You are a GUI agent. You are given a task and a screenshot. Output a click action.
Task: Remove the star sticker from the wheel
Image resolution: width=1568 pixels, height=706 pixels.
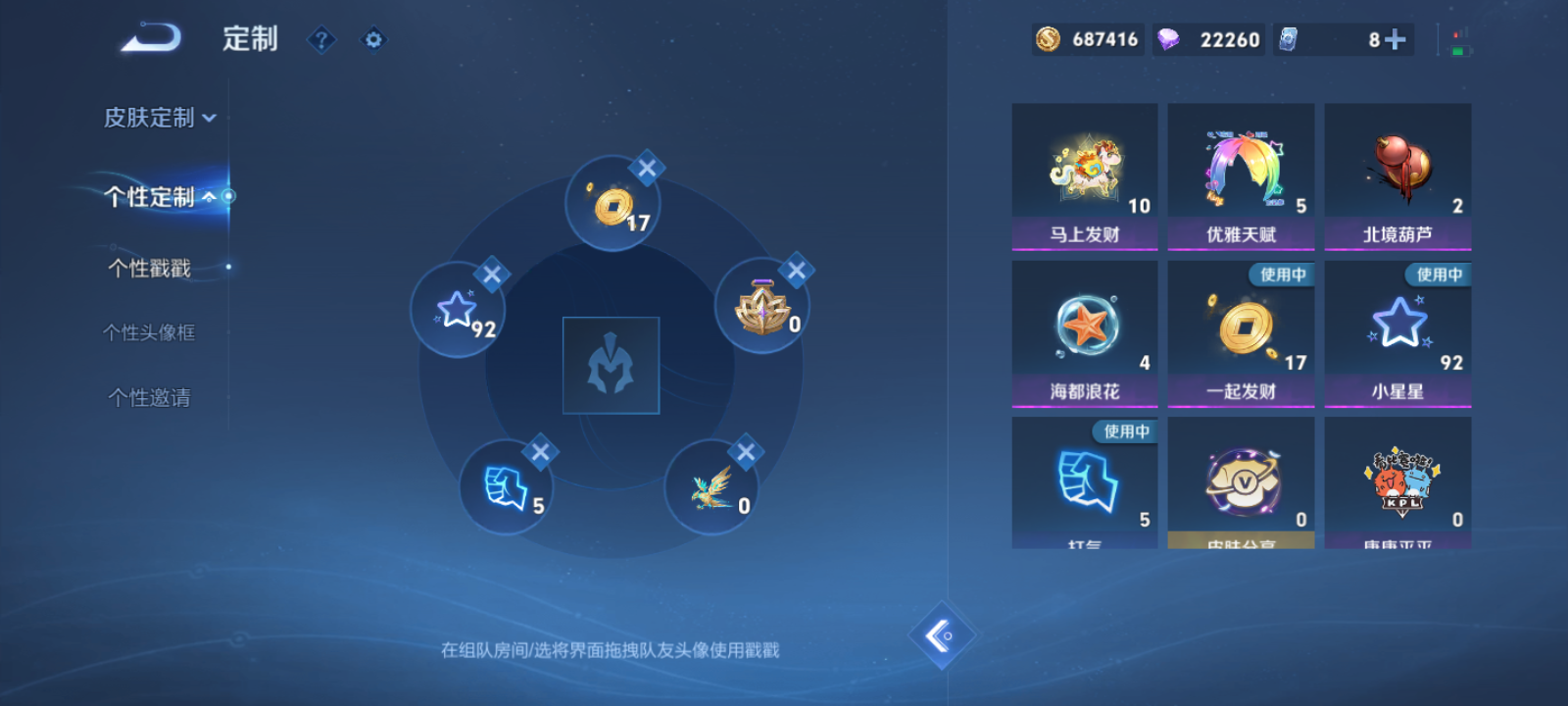(493, 276)
